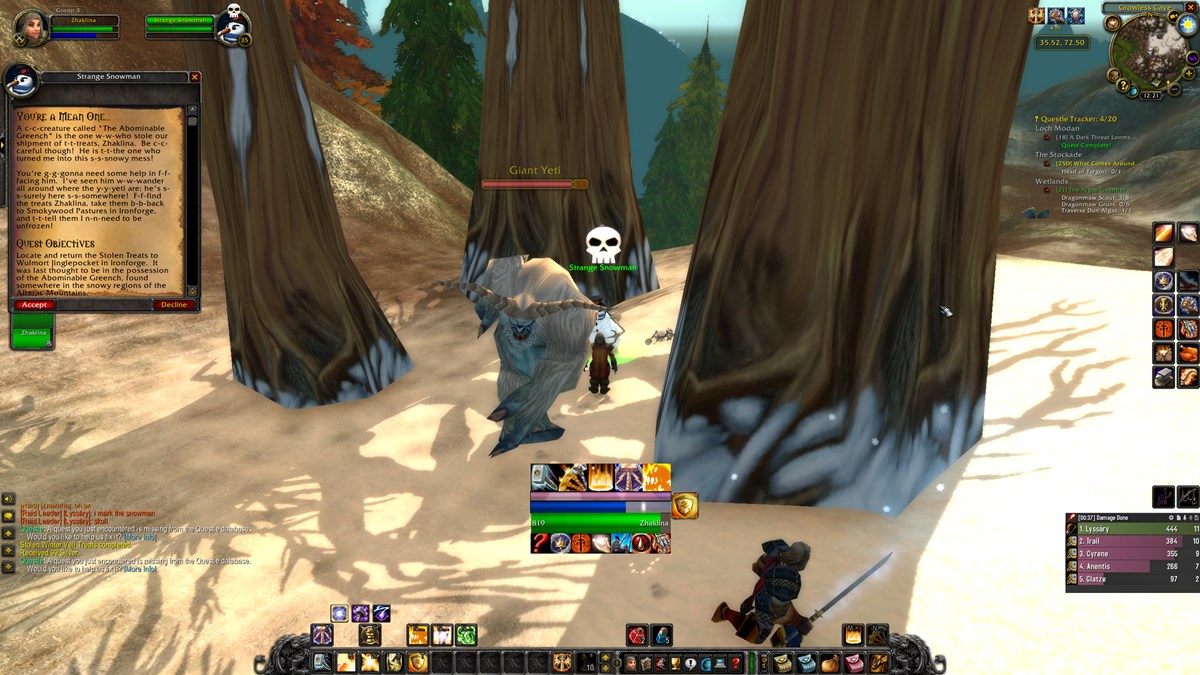Open the backpack bag slot

click(x=878, y=662)
